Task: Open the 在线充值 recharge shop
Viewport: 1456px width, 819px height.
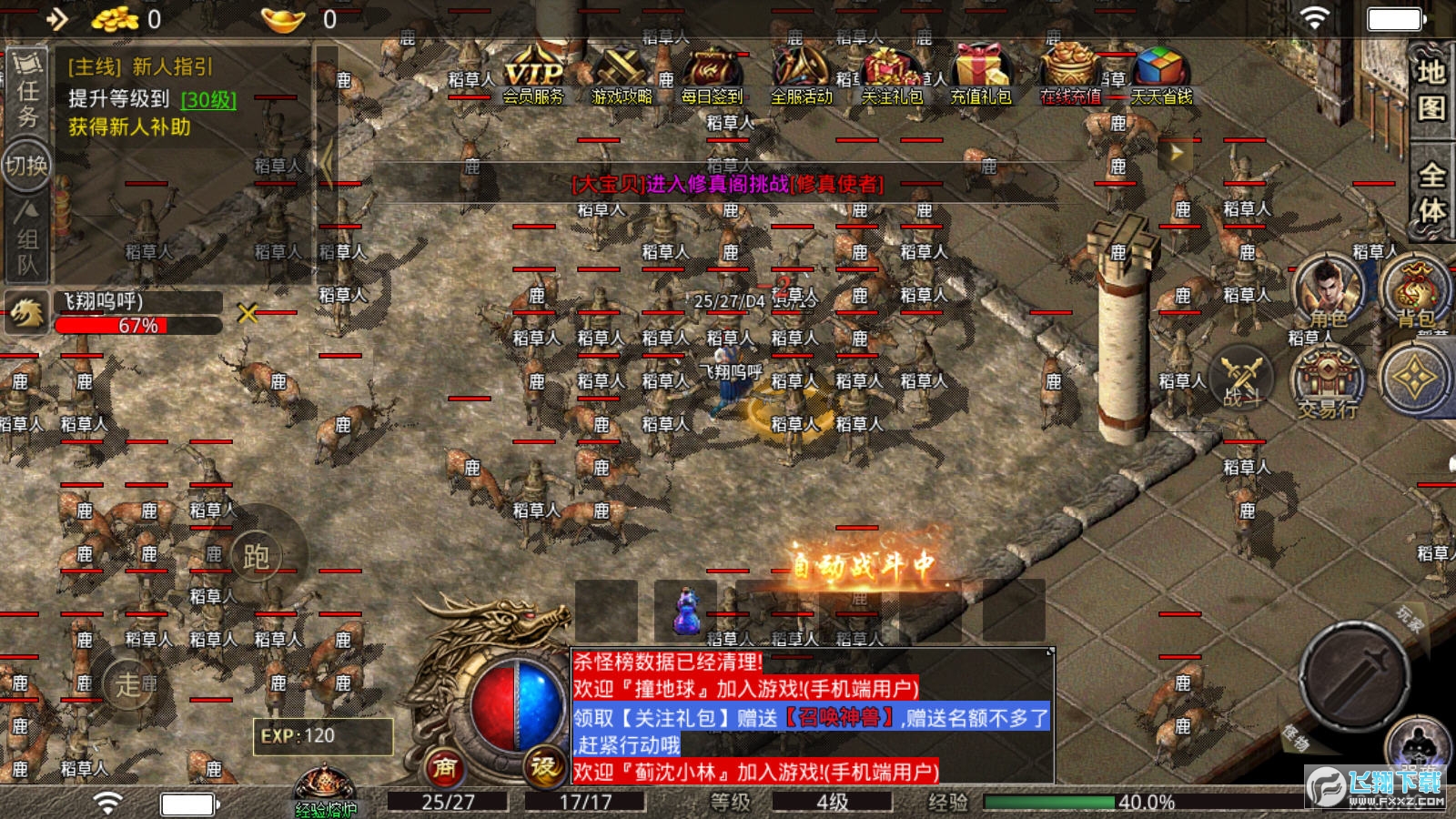Action: pyautogui.click(x=1070, y=76)
